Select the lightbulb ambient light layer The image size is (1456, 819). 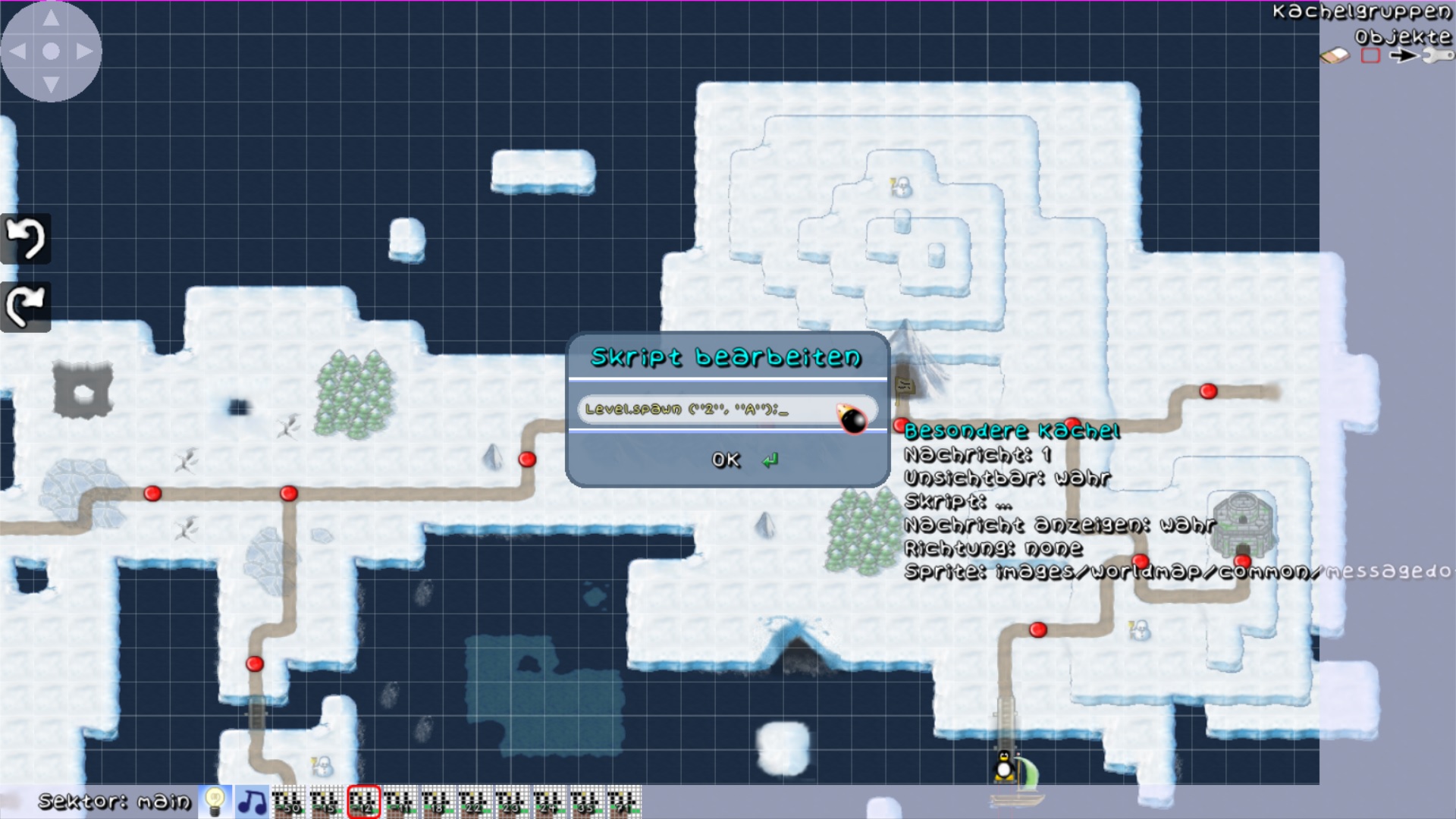tap(215, 802)
